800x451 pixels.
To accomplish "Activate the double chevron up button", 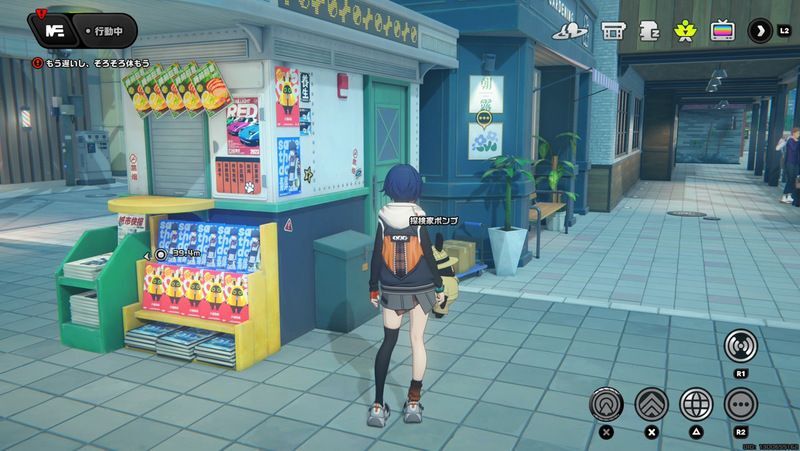I will [x=651, y=403].
